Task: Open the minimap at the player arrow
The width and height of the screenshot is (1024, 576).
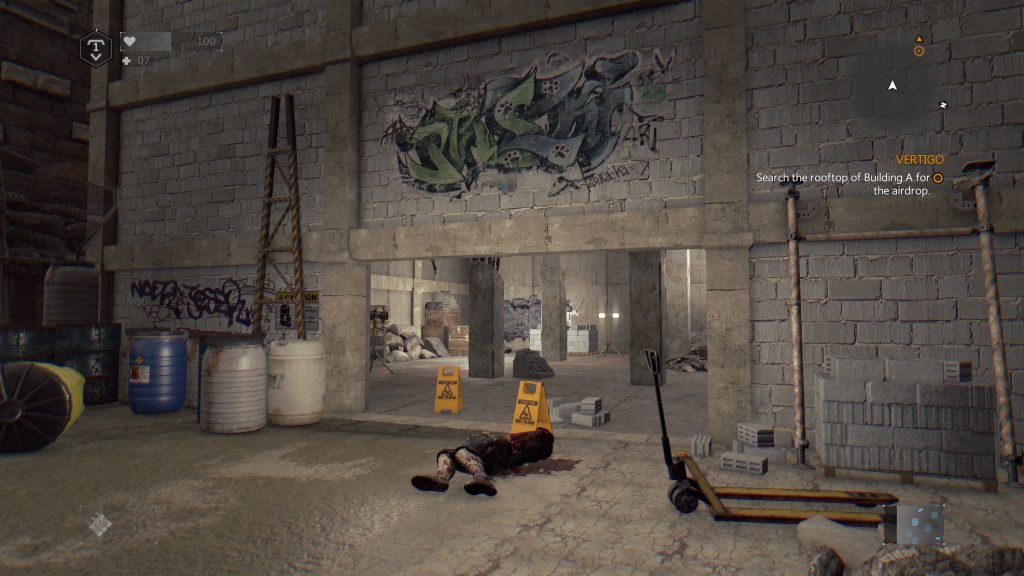Action: tap(893, 86)
